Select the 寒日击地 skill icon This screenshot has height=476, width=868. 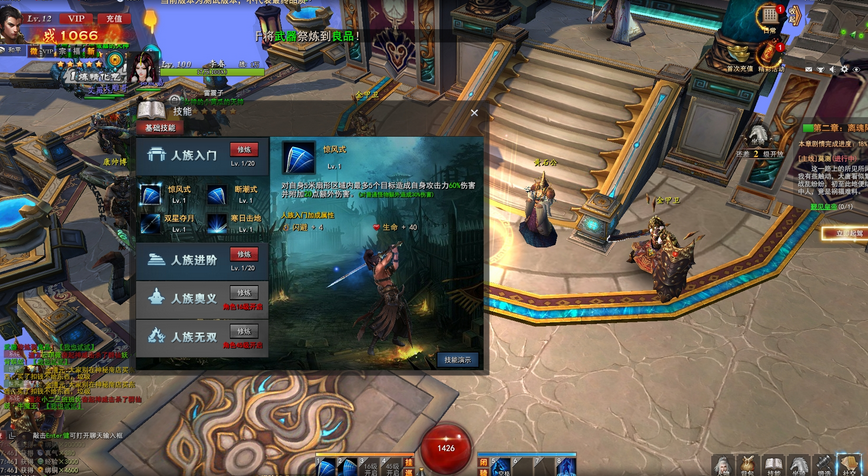217,222
